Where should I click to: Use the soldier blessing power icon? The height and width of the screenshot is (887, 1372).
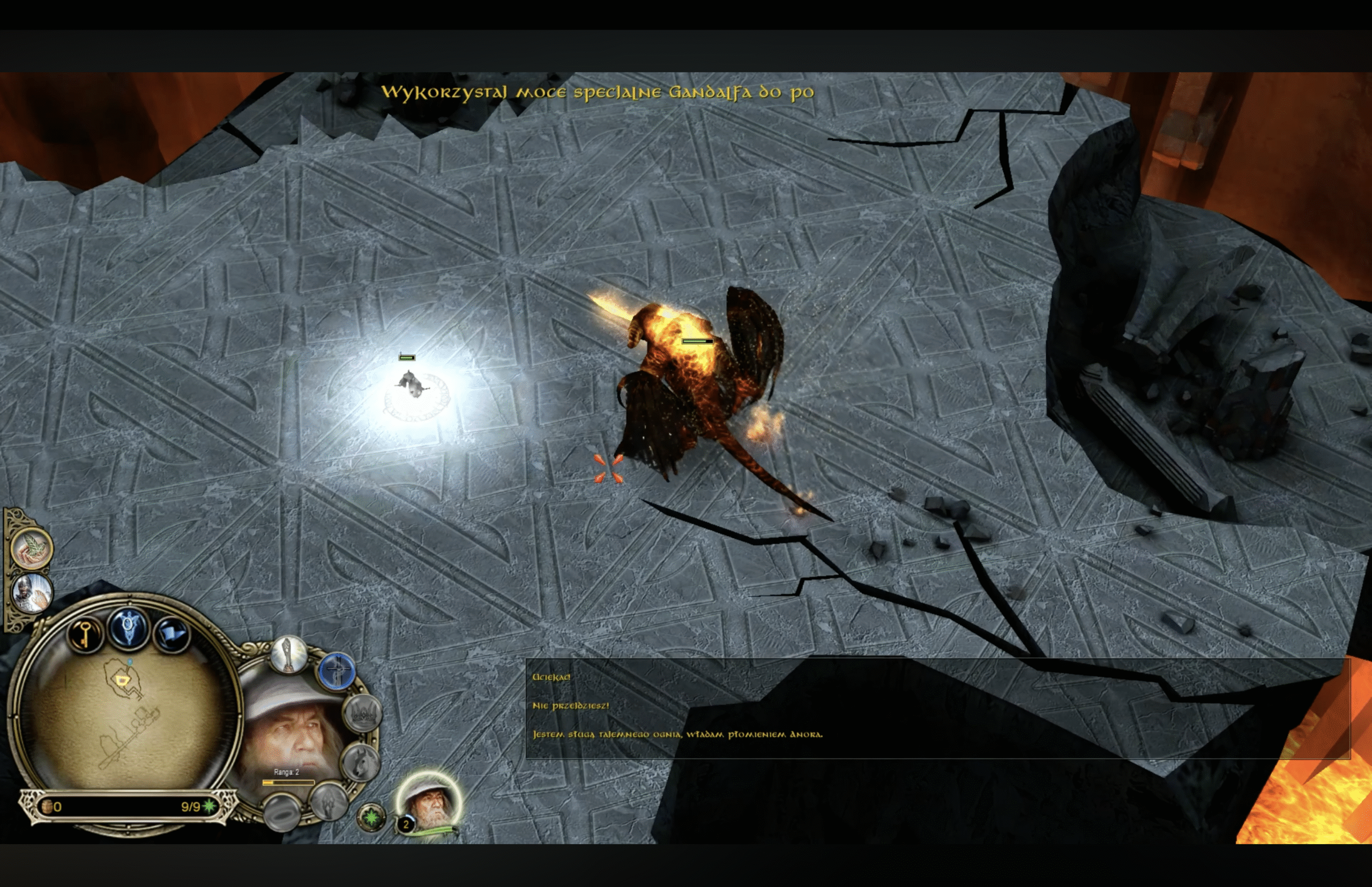32,592
